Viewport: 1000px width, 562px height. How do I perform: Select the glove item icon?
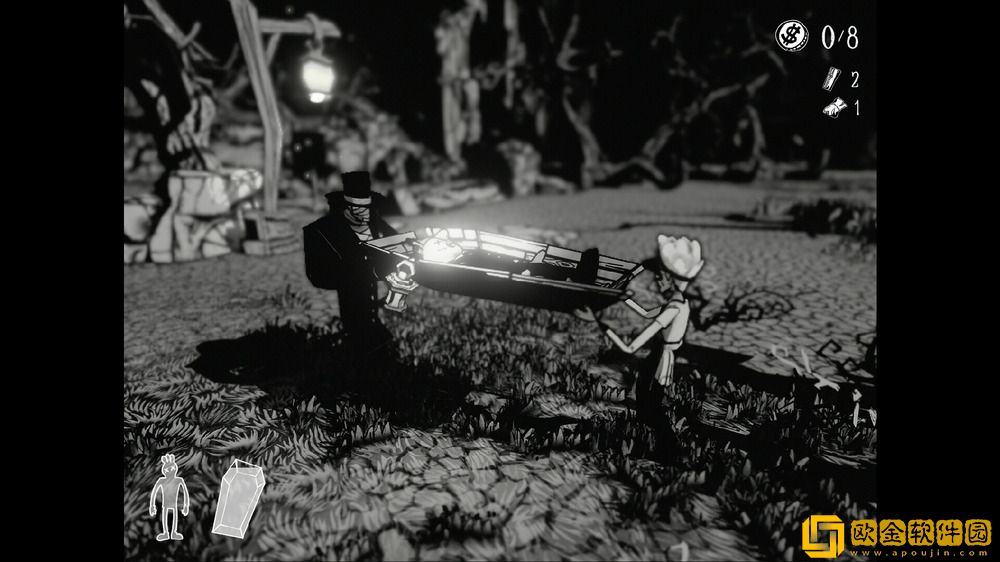click(829, 108)
